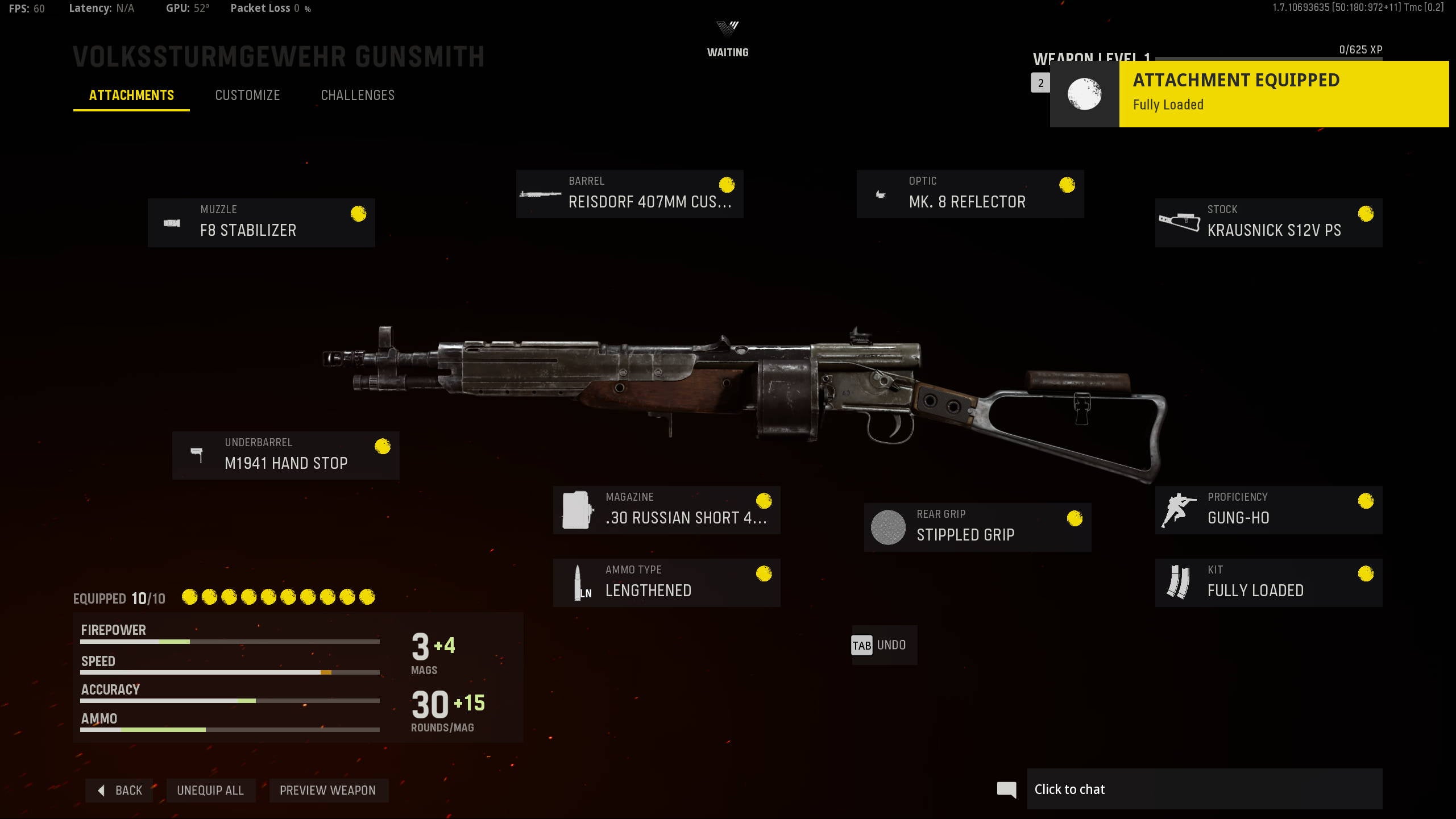This screenshot has height=819, width=1456.
Task: Select the Optic attachment icon
Action: tap(881, 194)
